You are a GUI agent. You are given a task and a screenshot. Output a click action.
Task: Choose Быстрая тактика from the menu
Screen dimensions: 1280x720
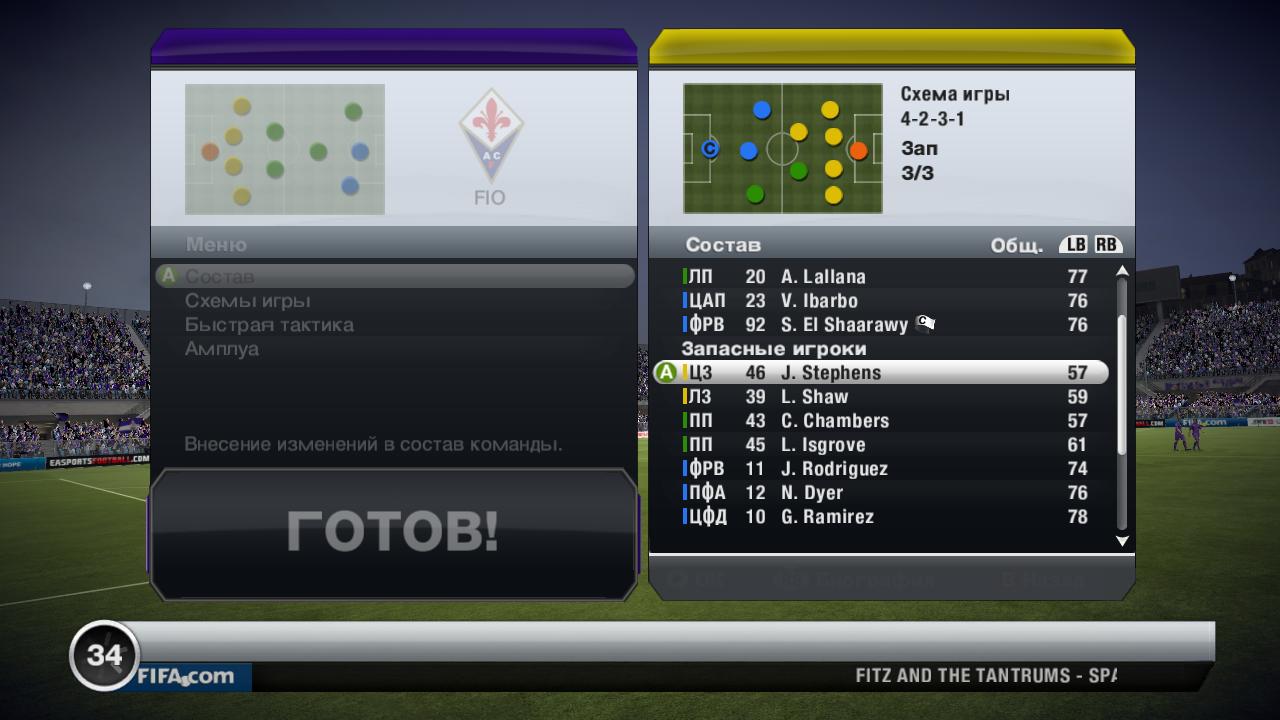pyautogui.click(x=269, y=324)
